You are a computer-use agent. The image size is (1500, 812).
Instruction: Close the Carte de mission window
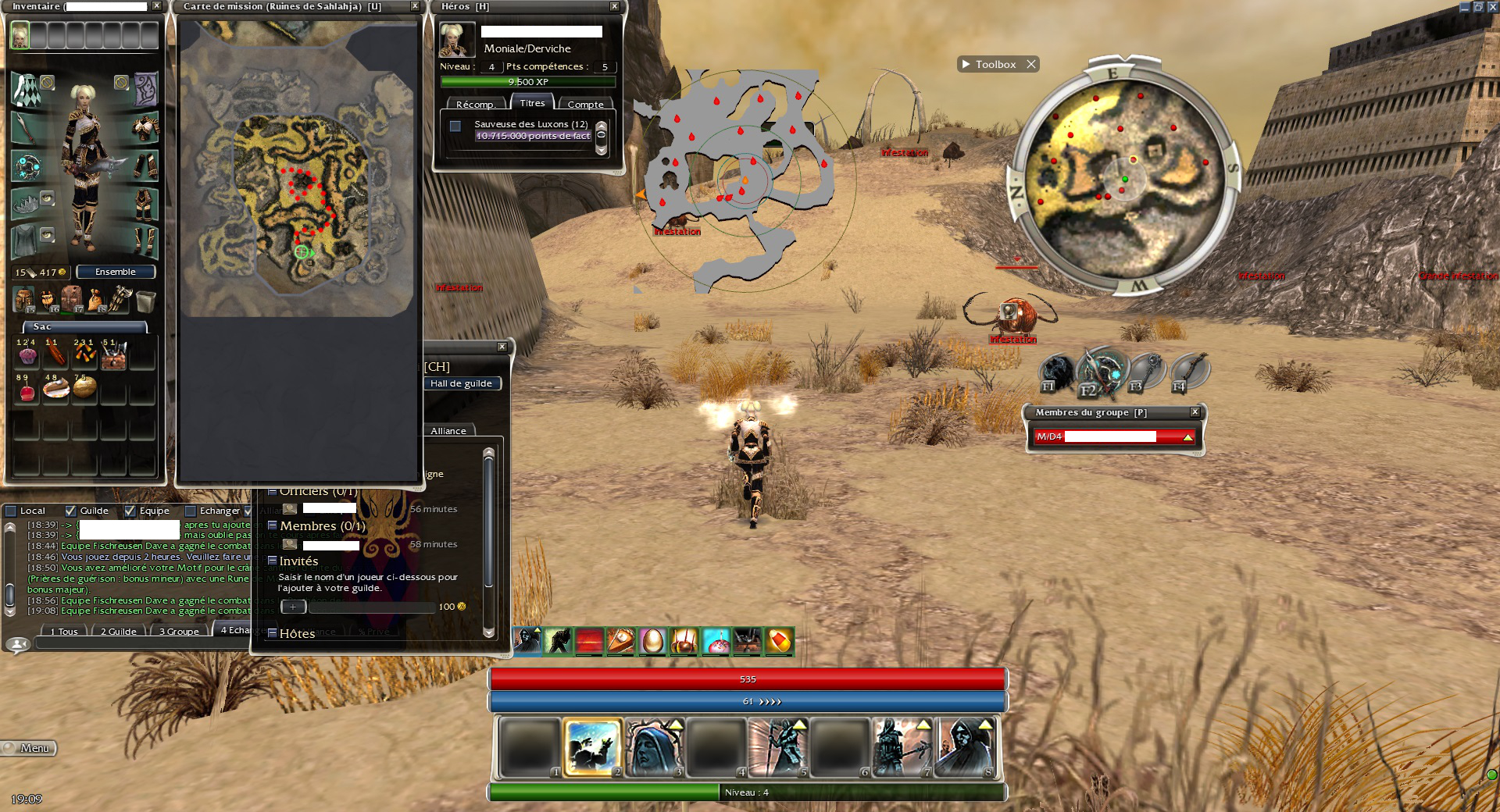click(x=415, y=6)
